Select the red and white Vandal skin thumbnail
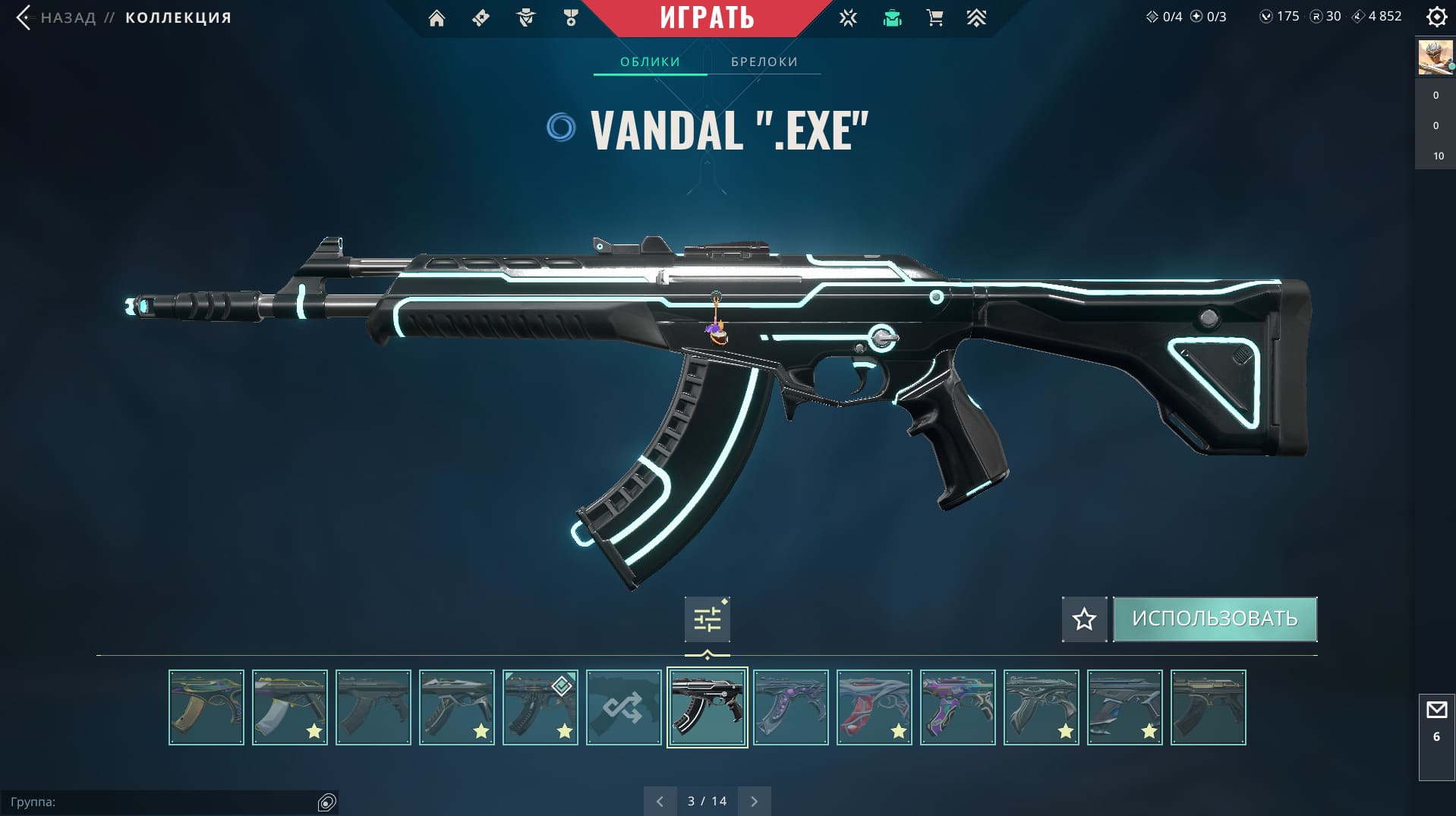 pyautogui.click(x=874, y=707)
